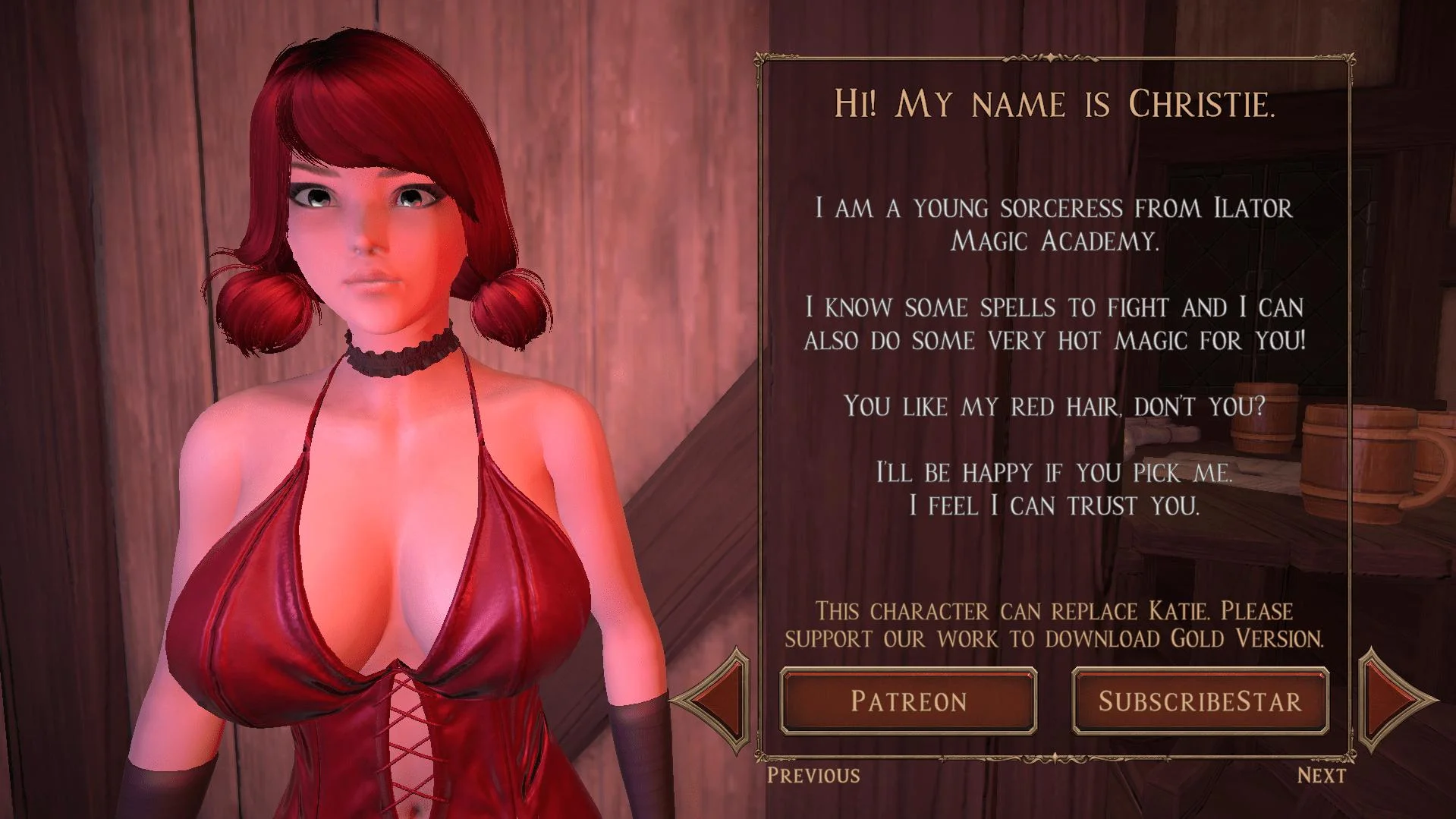Show the next character with right arrow
This screenshot has width=1456, height=819.
(x=1392, y=699)
